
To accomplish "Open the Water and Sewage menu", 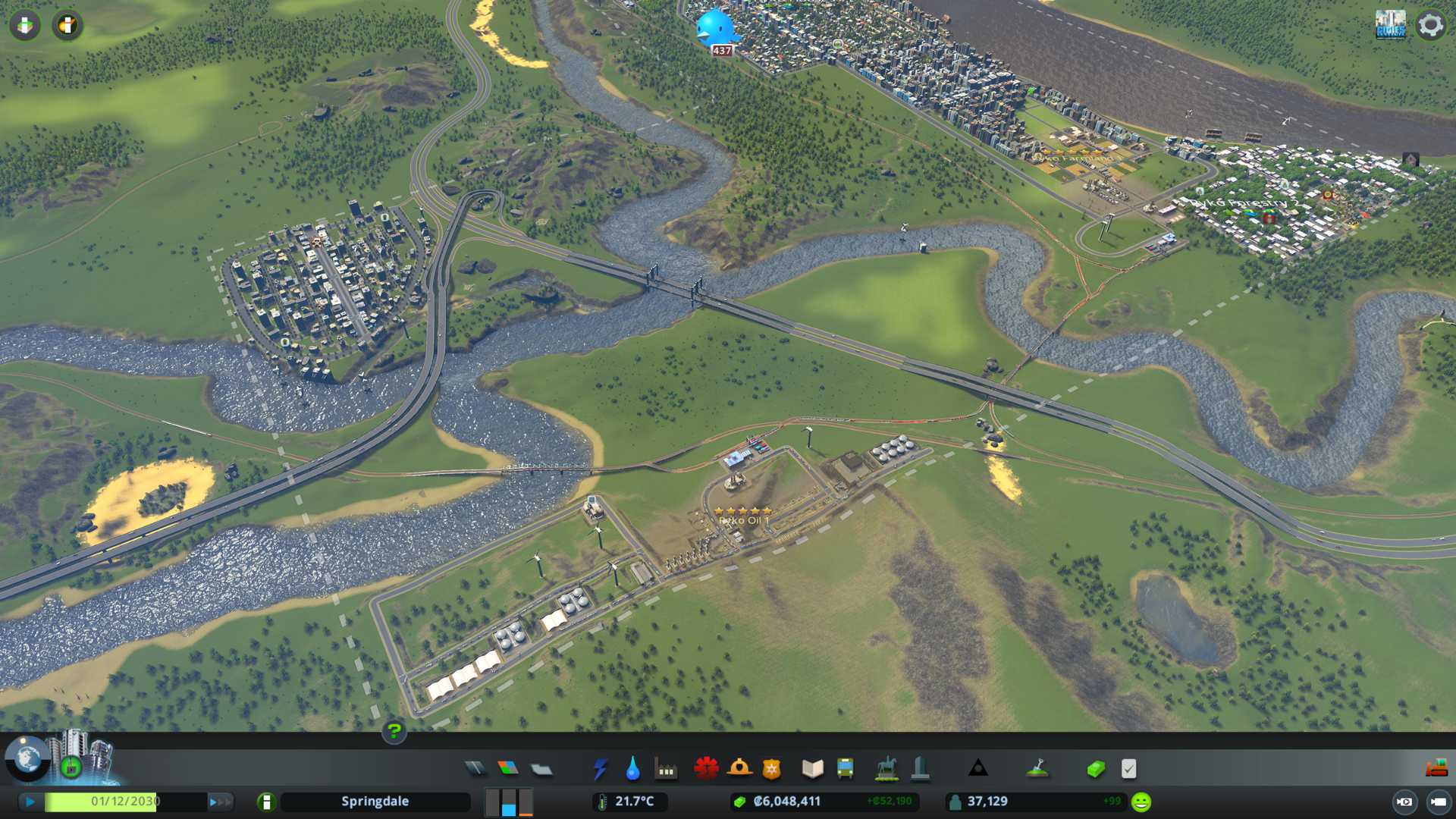I will [x=632, y=769].
